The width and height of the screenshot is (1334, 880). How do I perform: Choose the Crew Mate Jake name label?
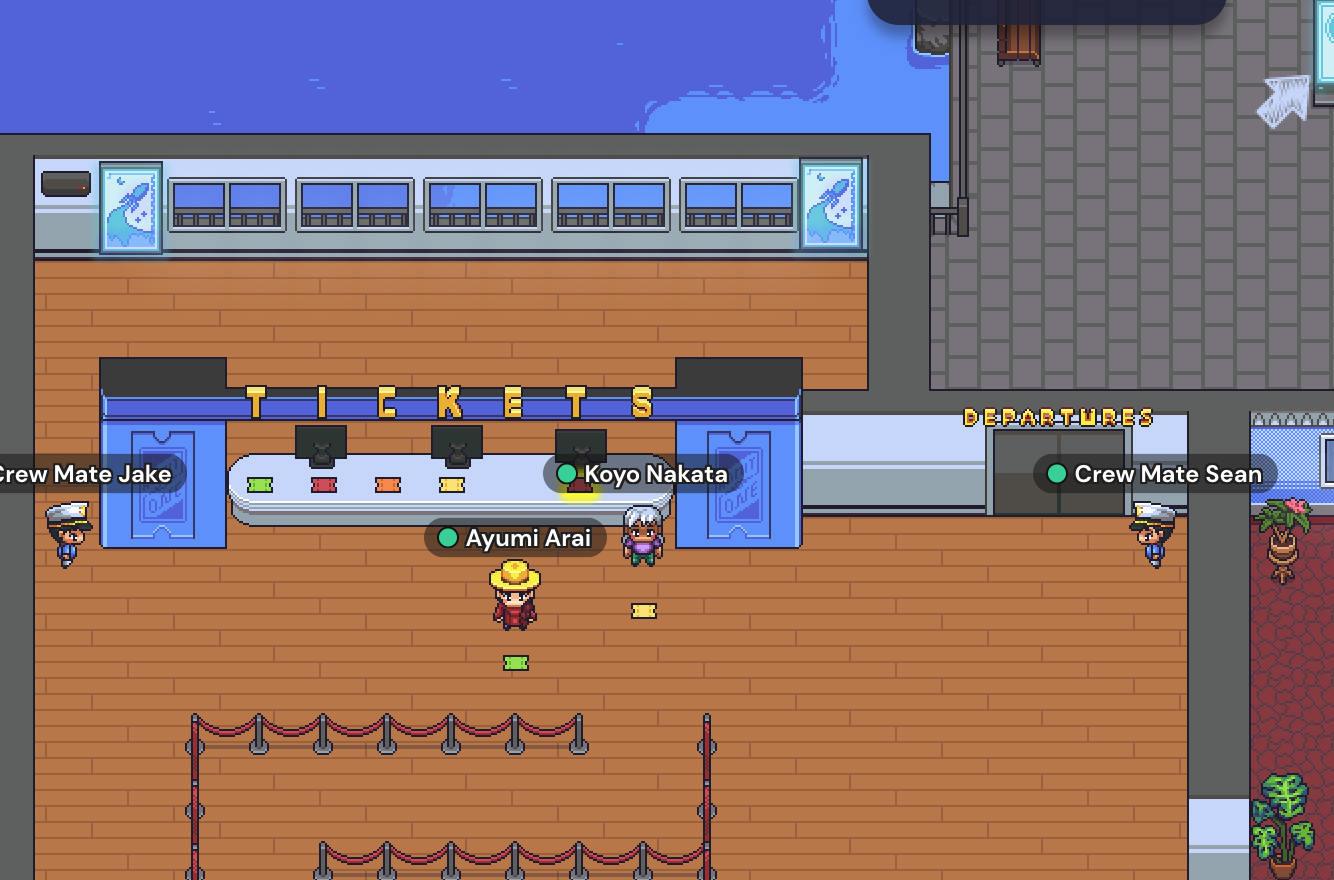90,474
